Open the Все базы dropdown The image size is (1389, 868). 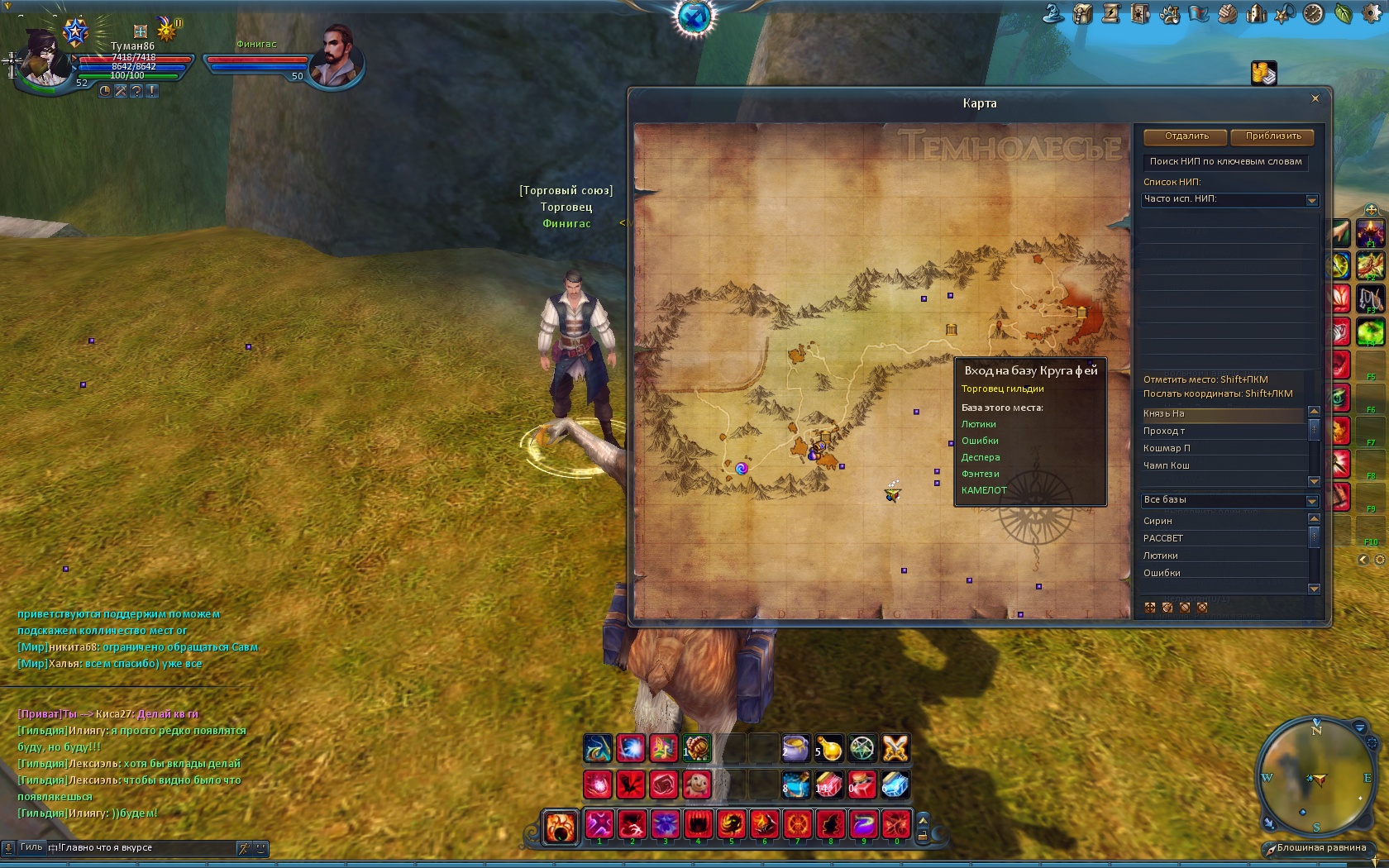click(x=1311, y=501)
